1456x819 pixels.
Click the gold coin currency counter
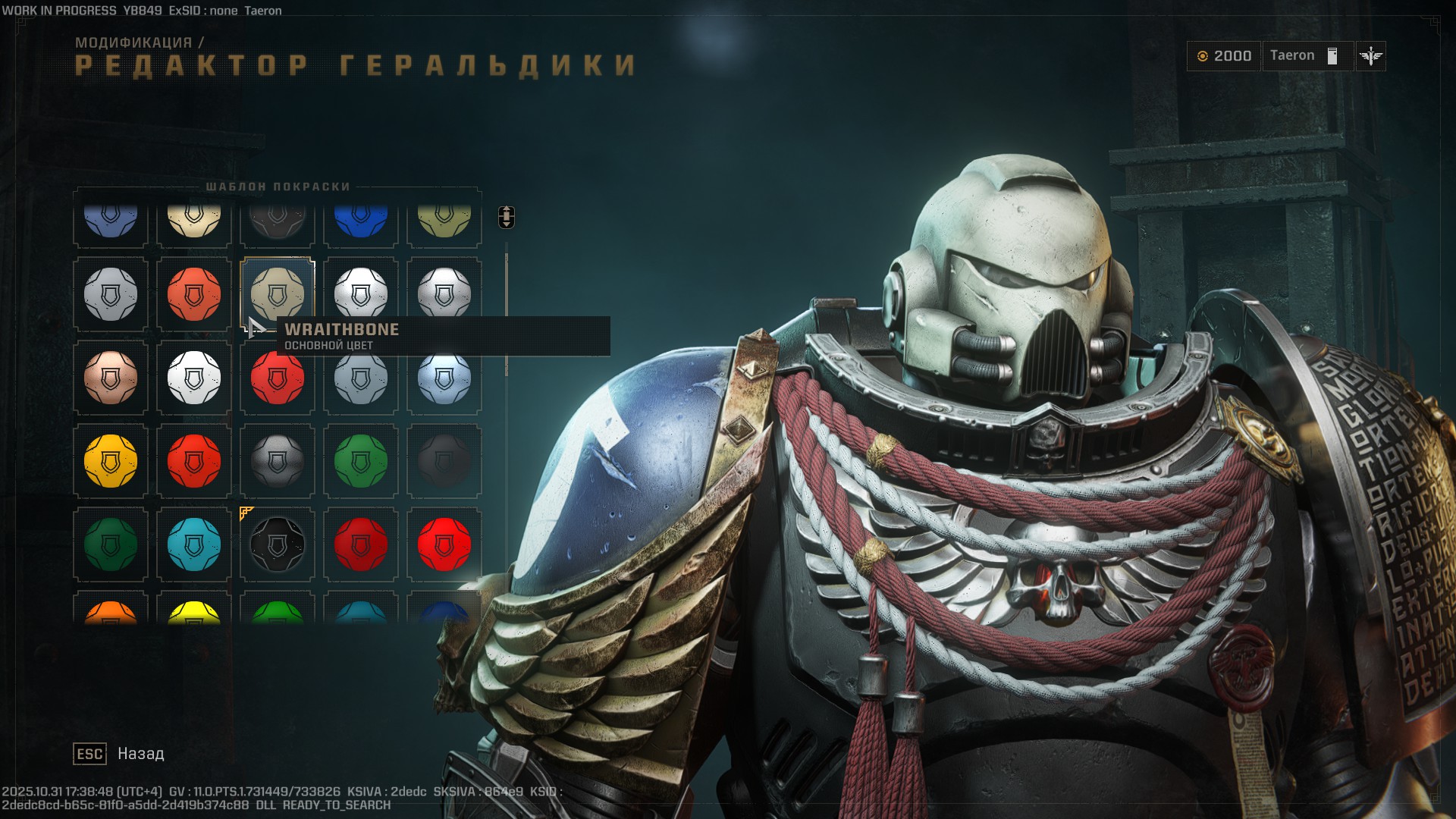click(x=1224, y=55)
